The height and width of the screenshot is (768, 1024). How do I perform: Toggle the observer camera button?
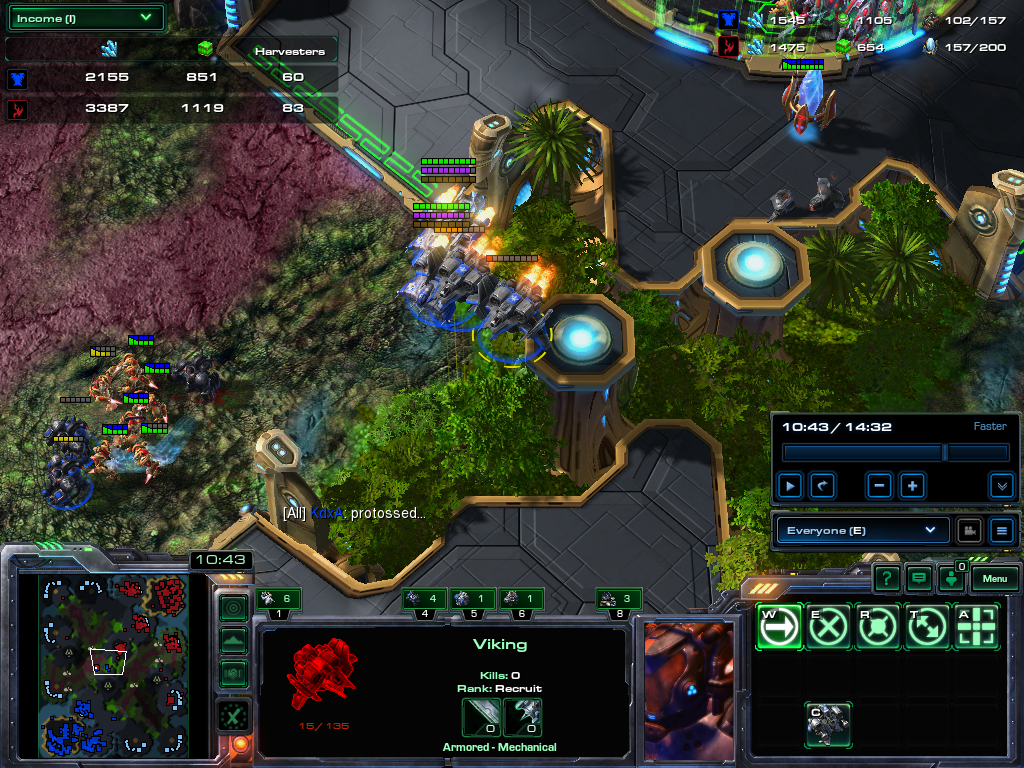coord(968,530)
